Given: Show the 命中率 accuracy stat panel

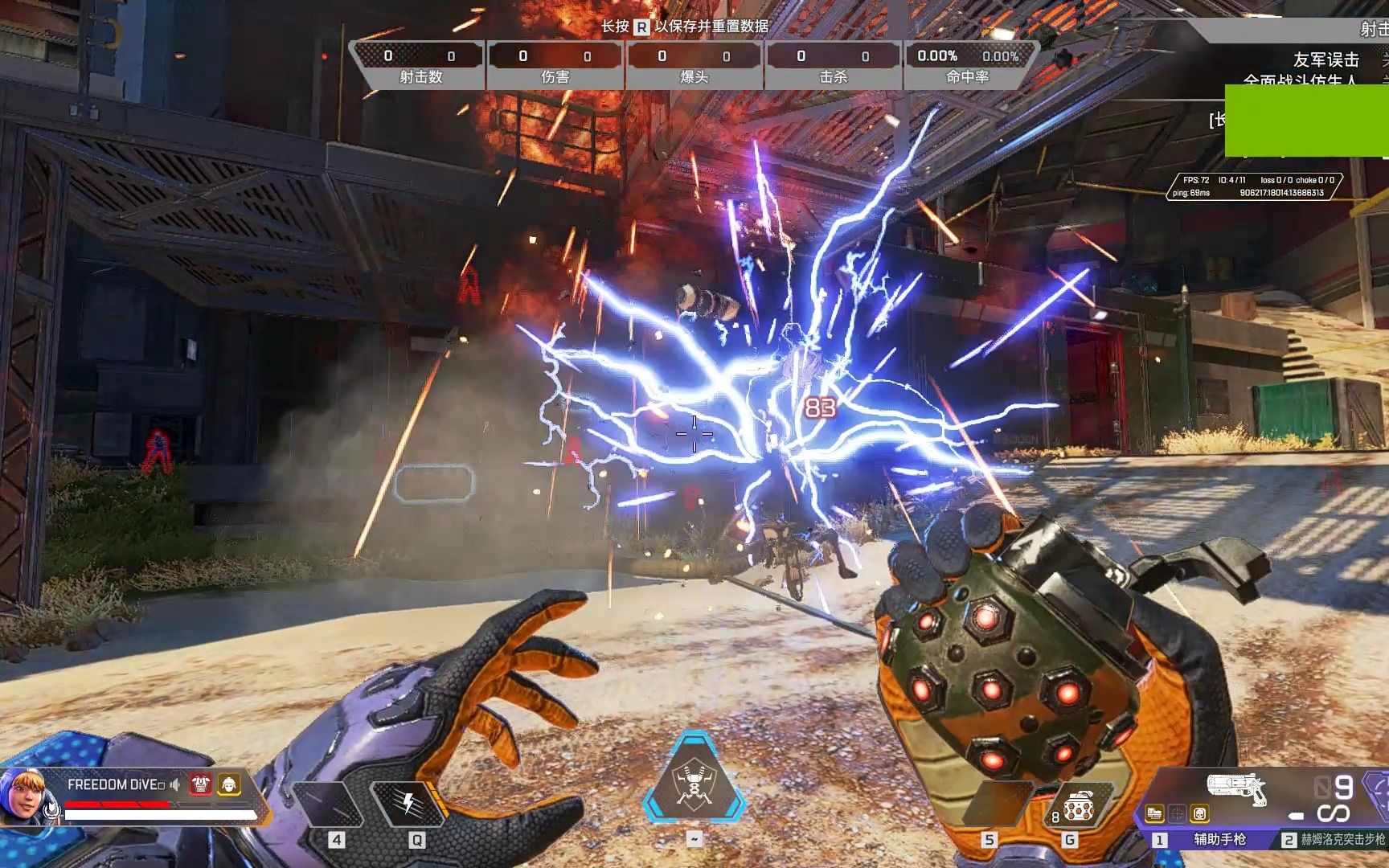Looking at the screenshot, I should point(968,65).
